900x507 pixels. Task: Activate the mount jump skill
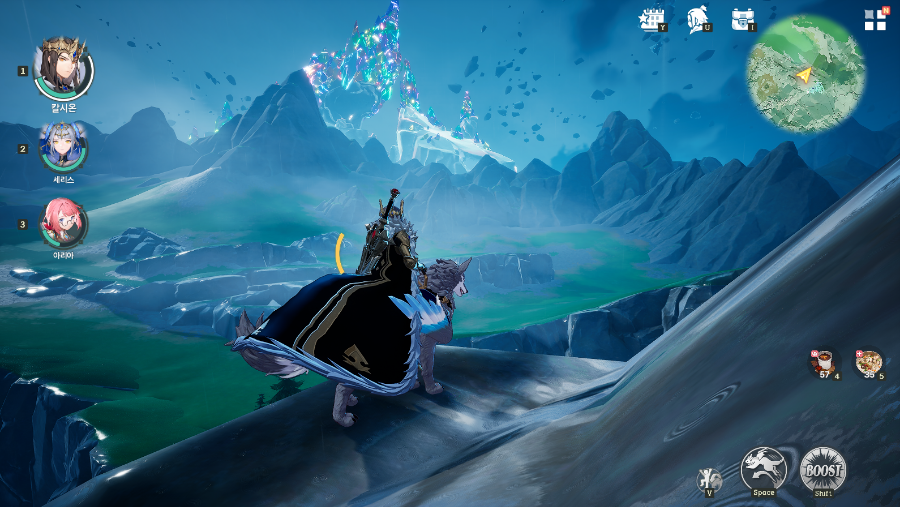[763, 468]
